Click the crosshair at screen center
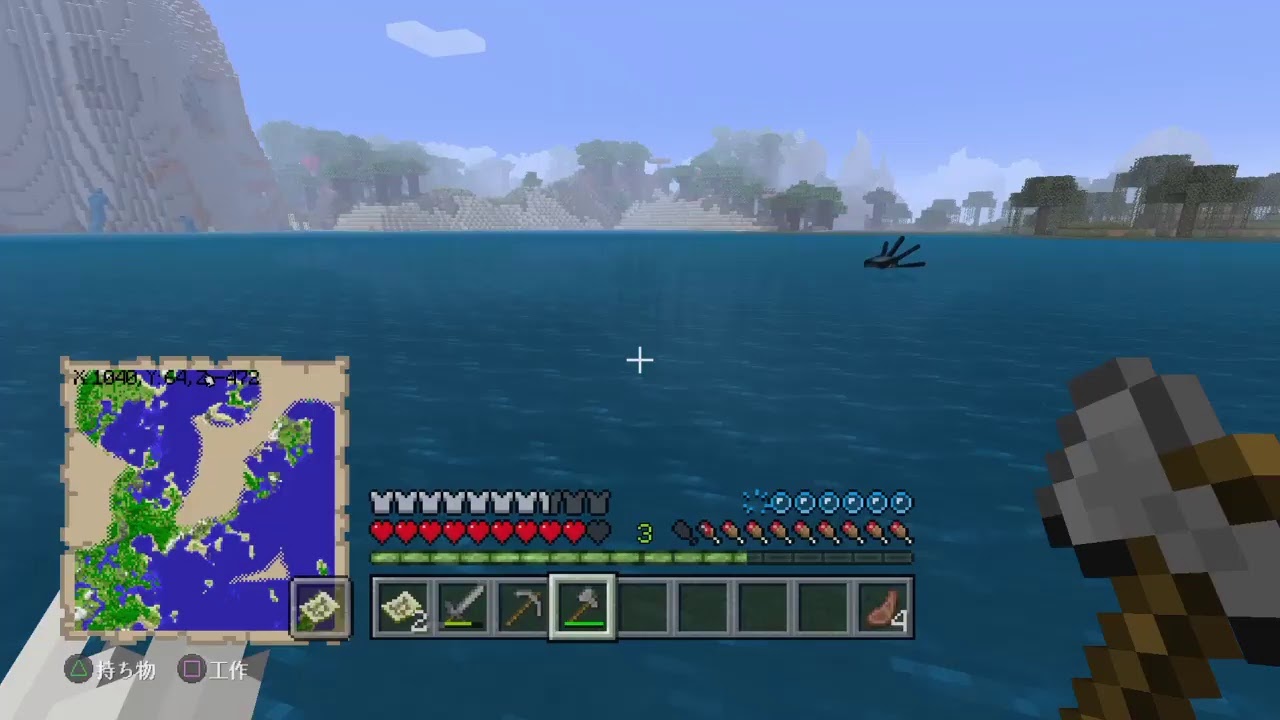 (x=639, y=360)
